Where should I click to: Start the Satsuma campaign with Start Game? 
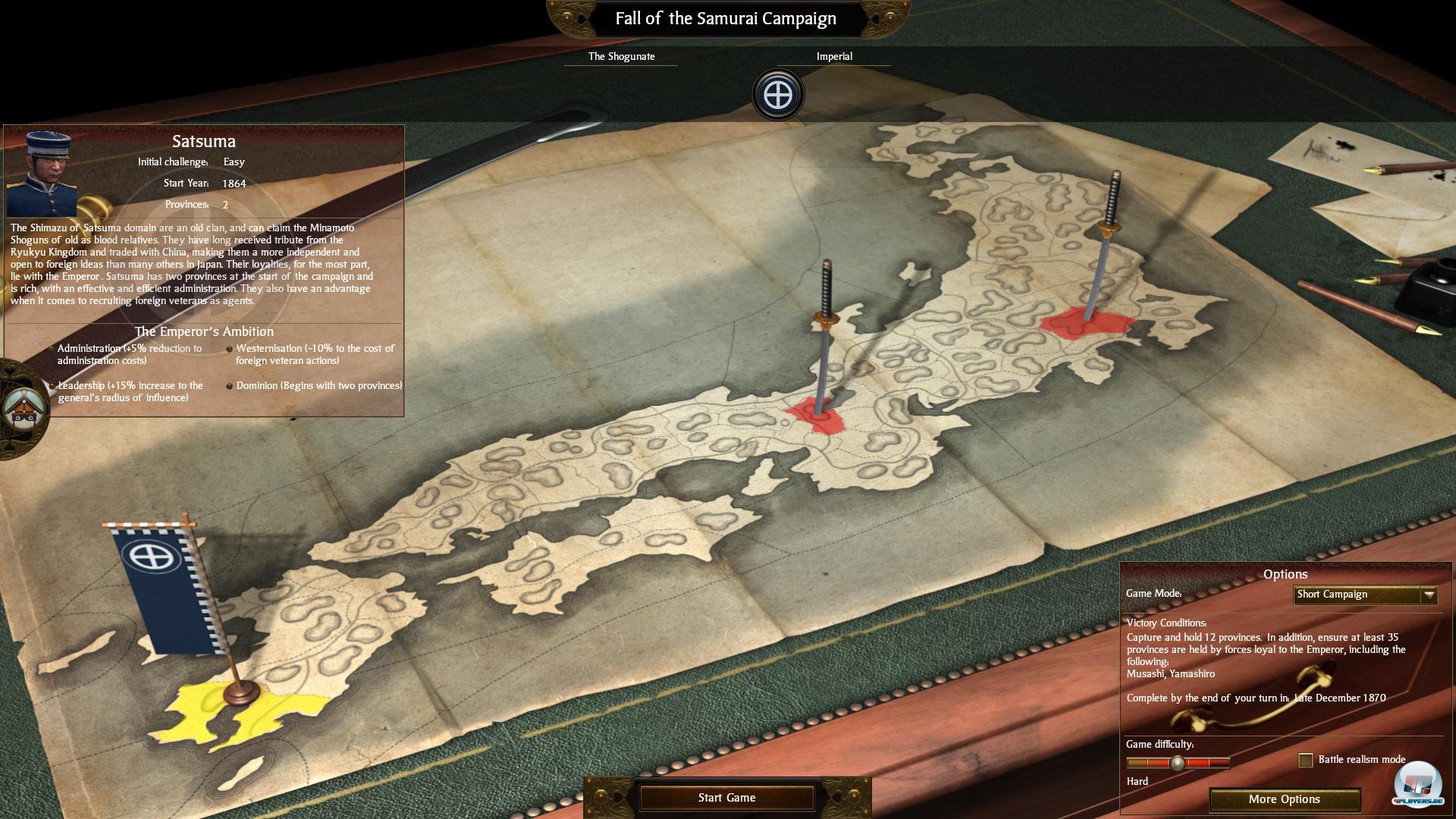pyautogui.click(x=726, y=798)
